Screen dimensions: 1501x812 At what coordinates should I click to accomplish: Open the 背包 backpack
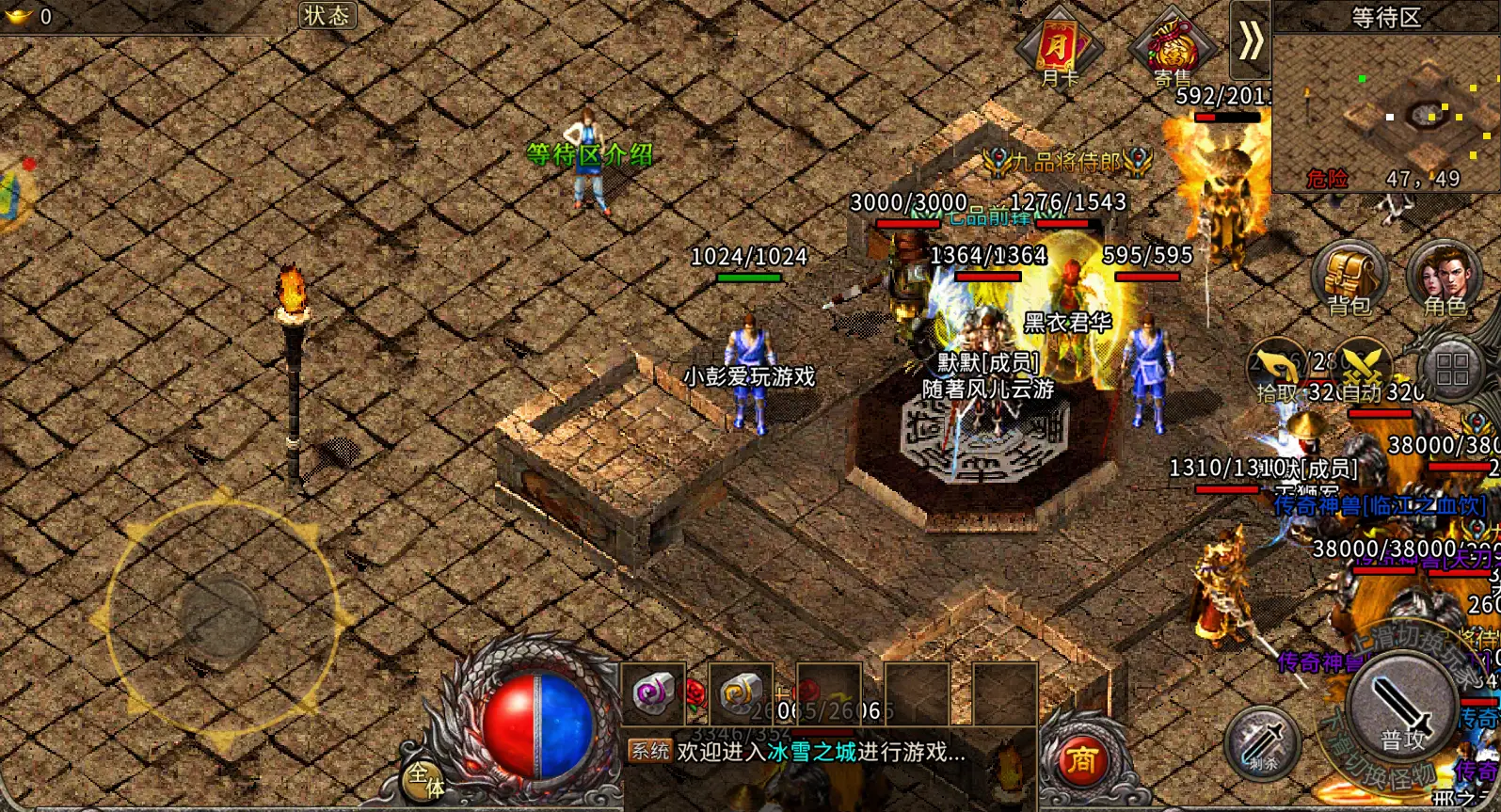point(1349,279)
